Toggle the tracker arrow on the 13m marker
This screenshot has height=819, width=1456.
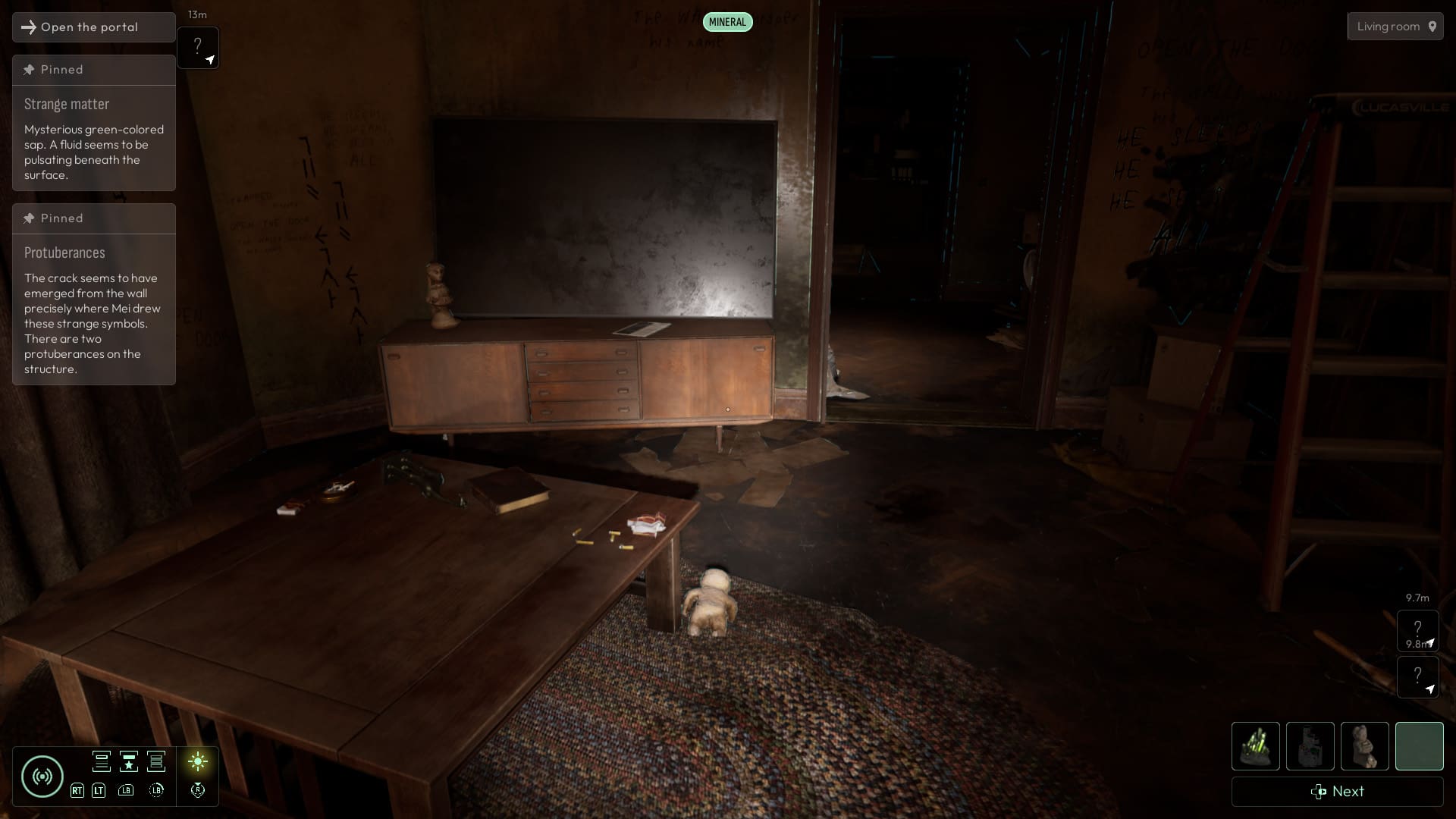tap(210, 60)
